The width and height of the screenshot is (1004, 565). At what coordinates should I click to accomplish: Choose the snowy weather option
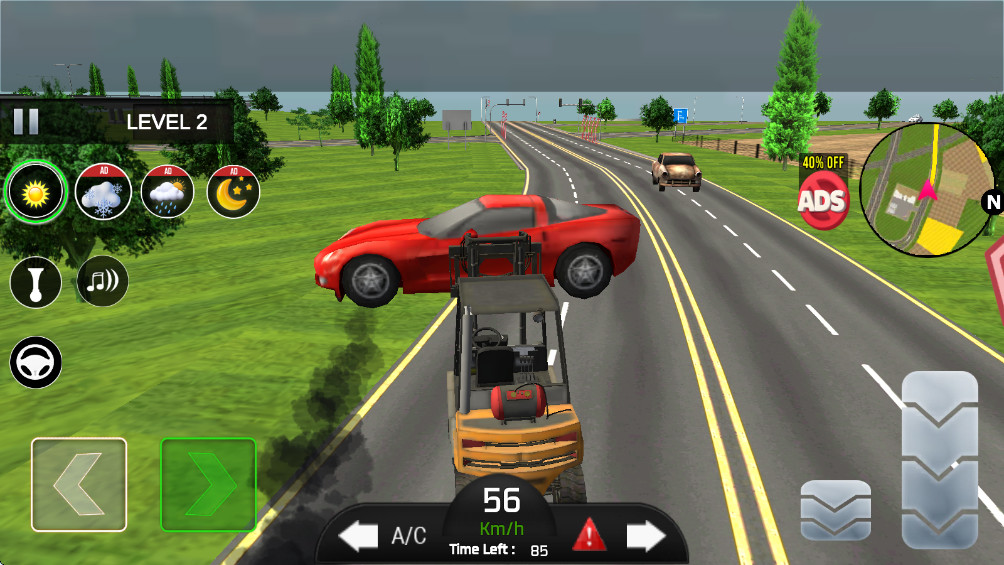tap(103, 191)
